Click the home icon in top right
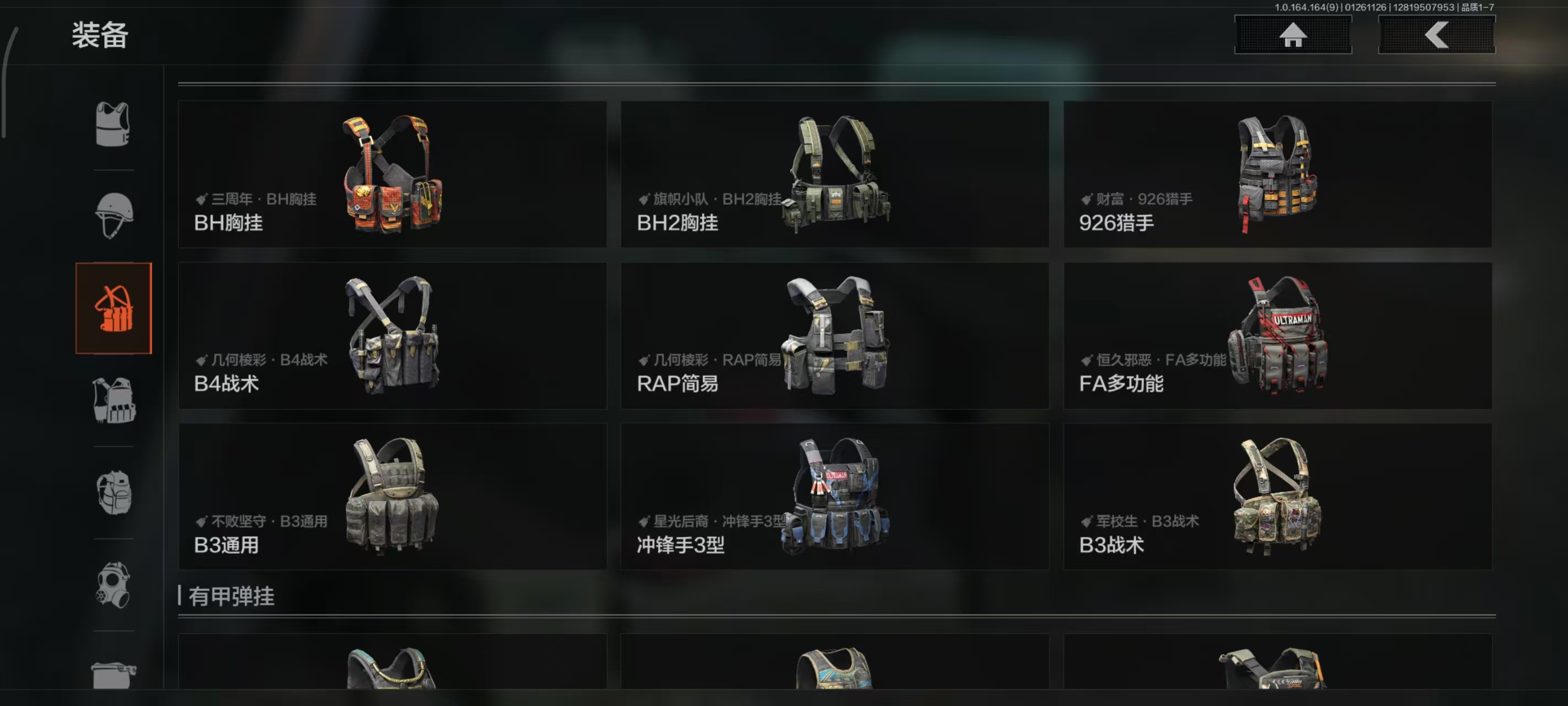1568x706 pixels. tap(1292, 35)
